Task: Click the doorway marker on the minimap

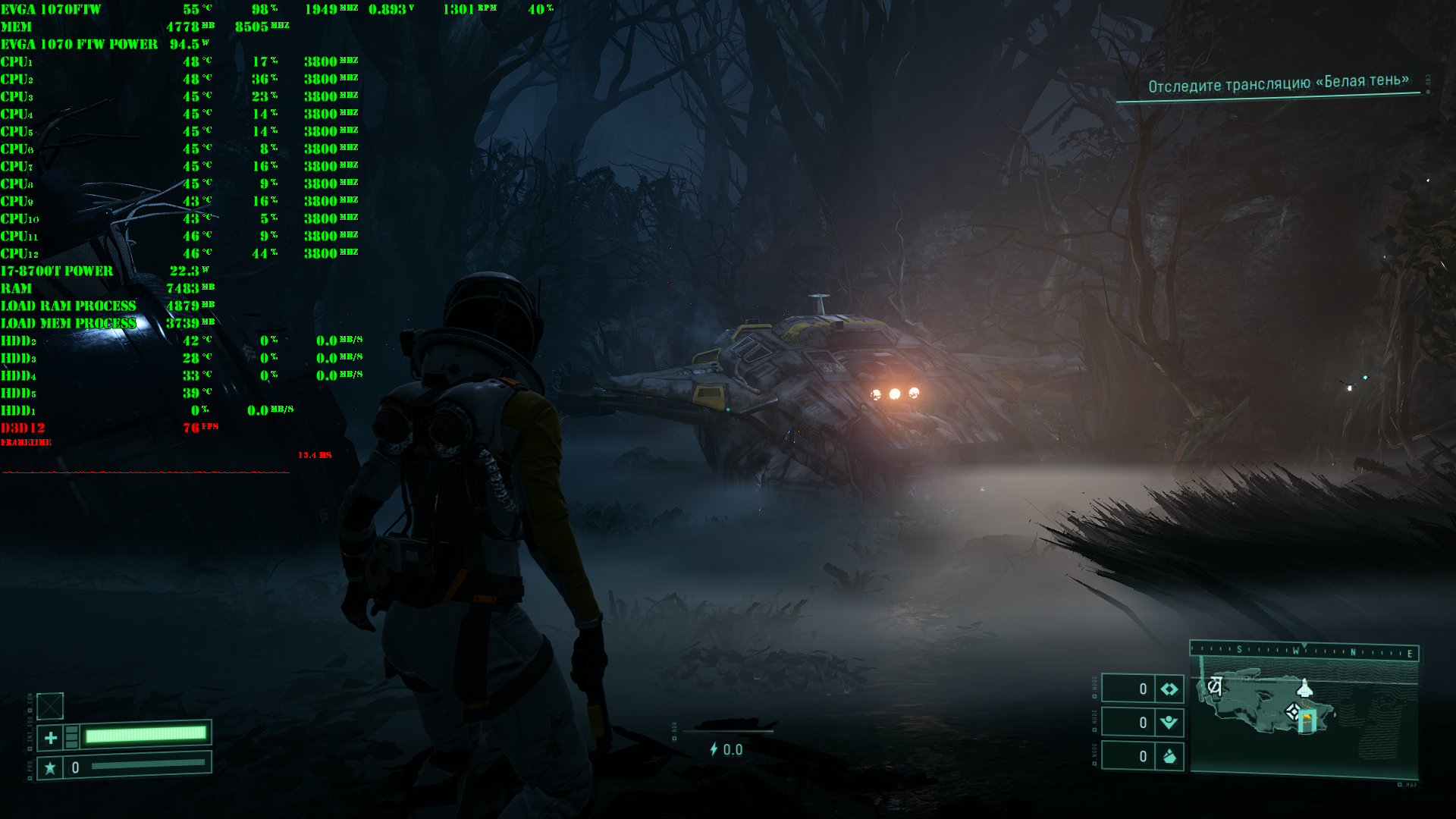Action: [x=1307, y=721]
